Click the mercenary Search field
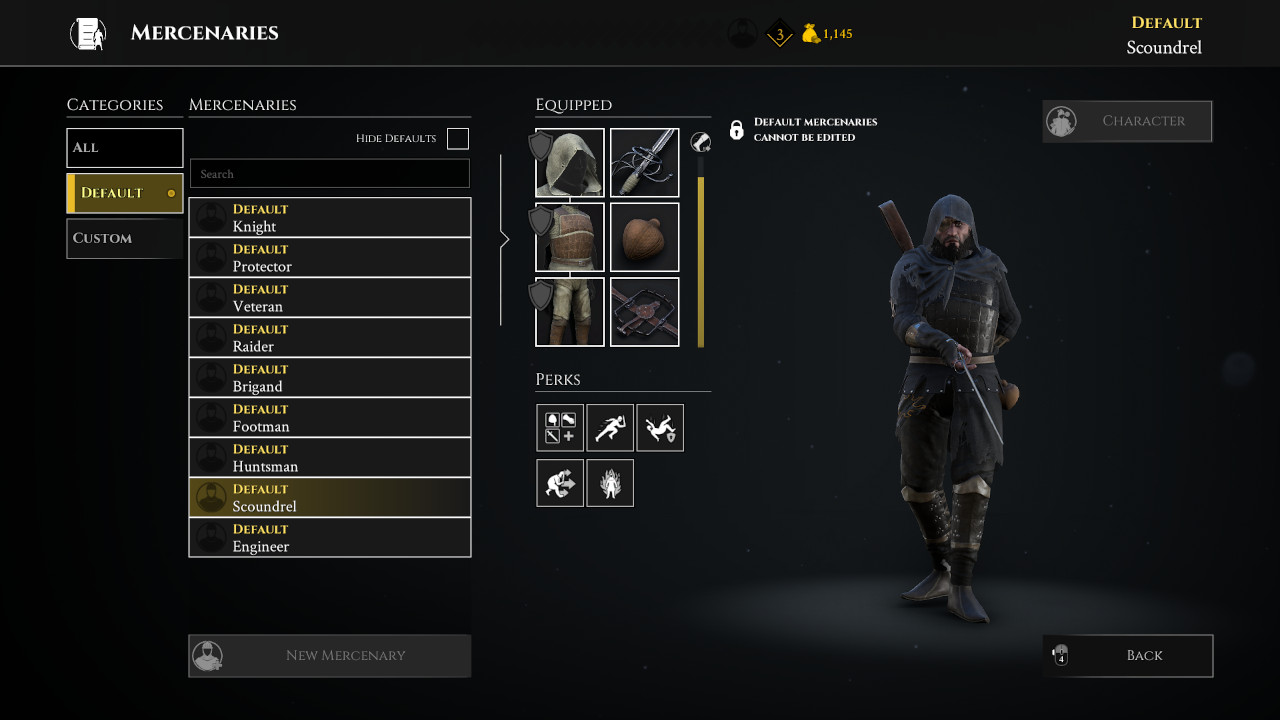1280x720 pixels. click(330, 174)
